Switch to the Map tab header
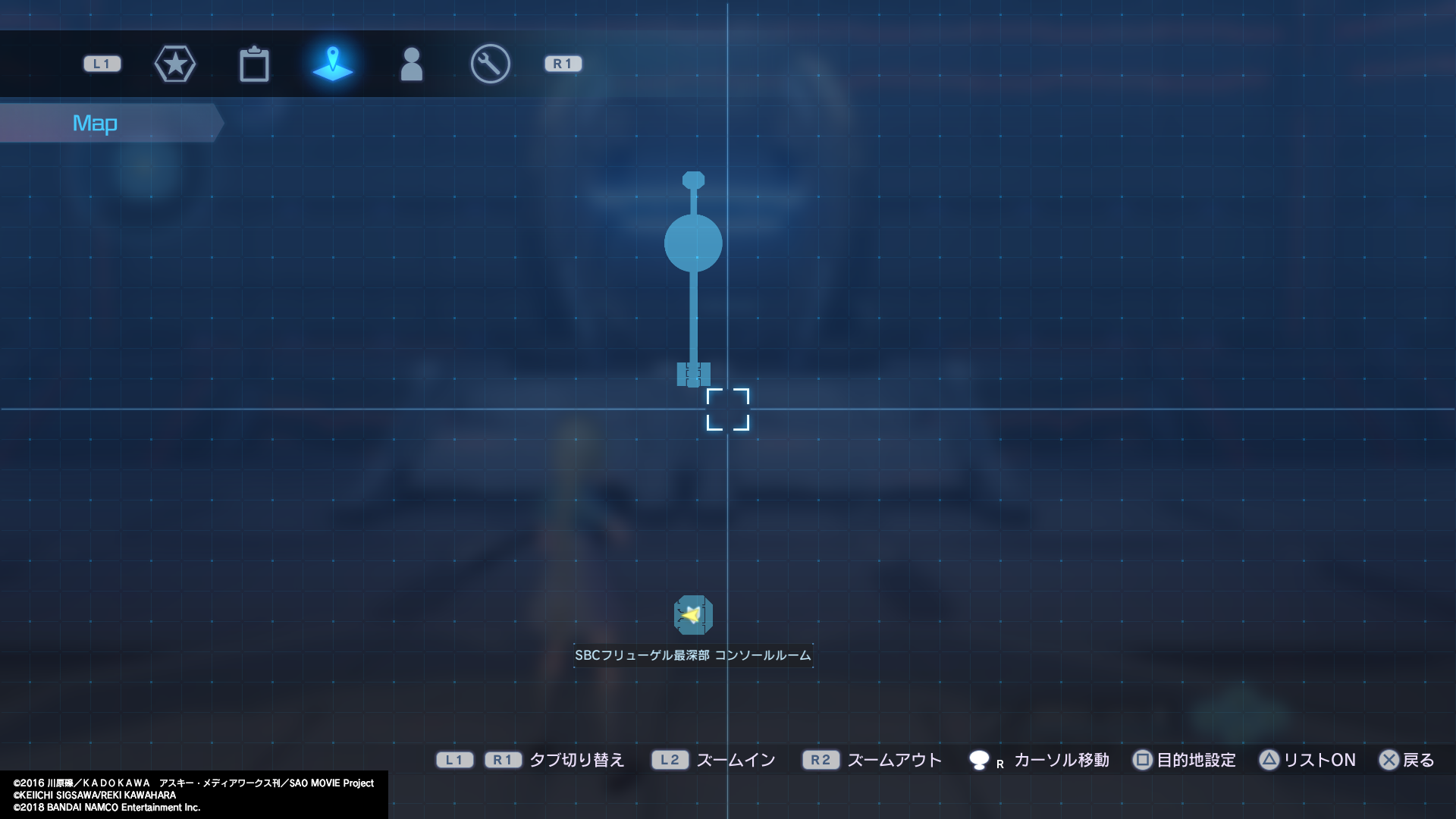 95,122
